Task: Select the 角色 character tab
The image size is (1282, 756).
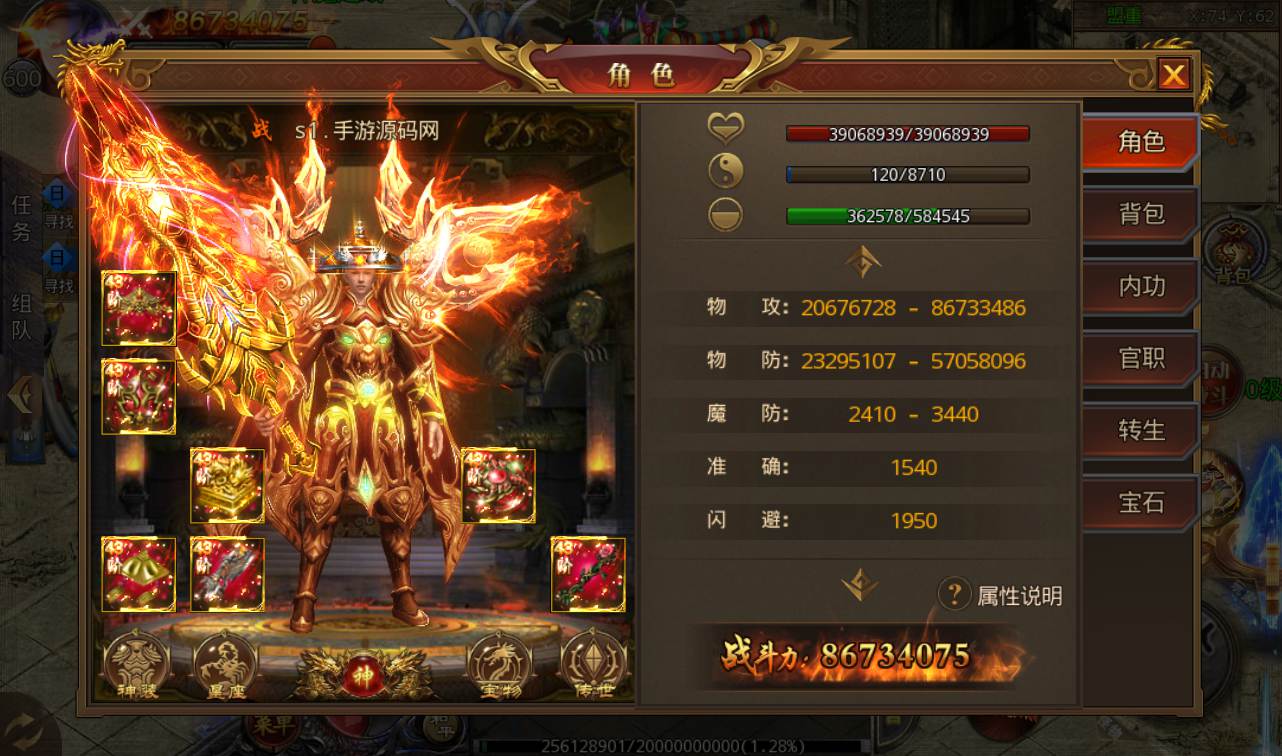Action: [1140, 142]
